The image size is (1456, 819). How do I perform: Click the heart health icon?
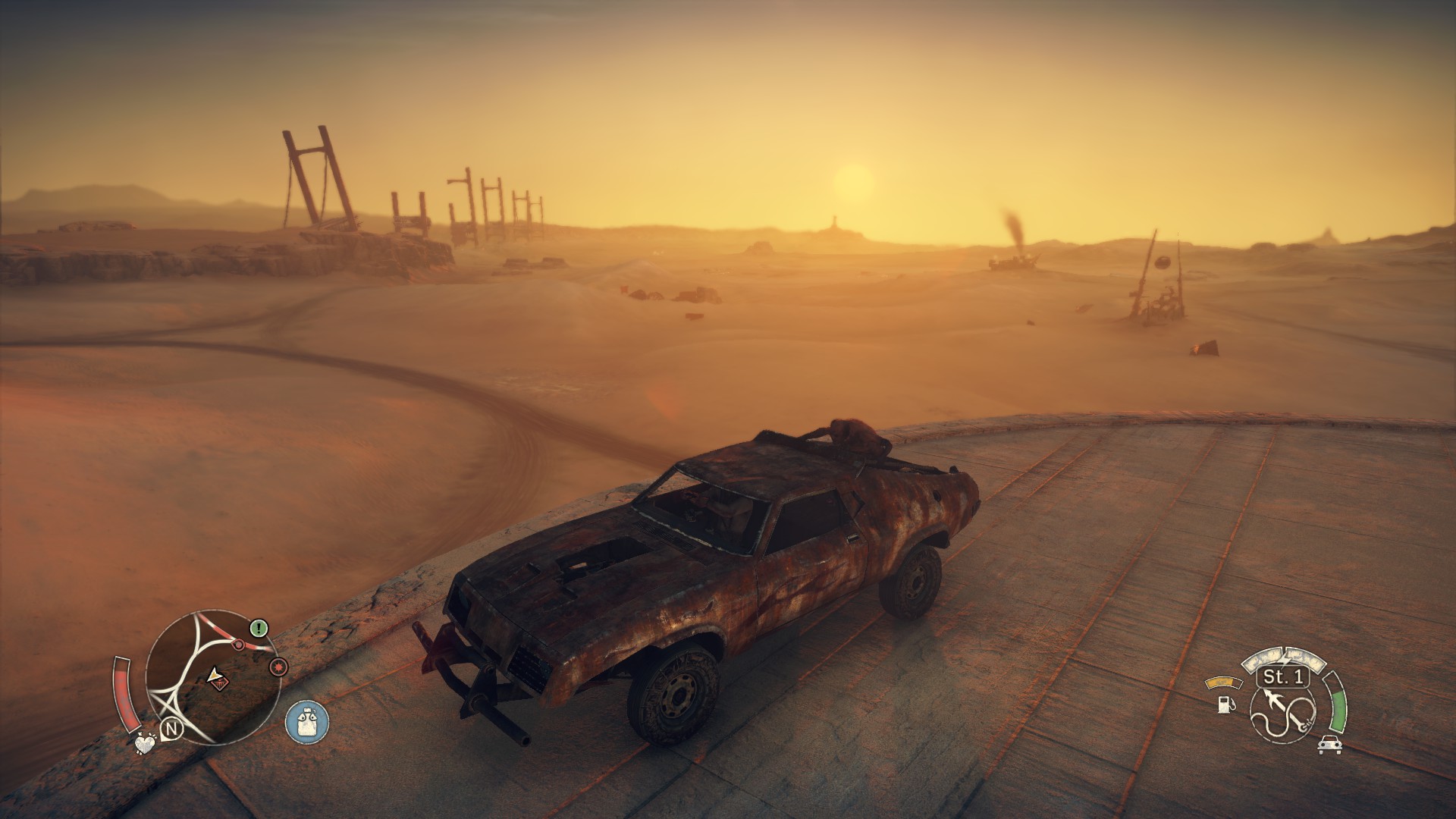(x=143, y=744)
